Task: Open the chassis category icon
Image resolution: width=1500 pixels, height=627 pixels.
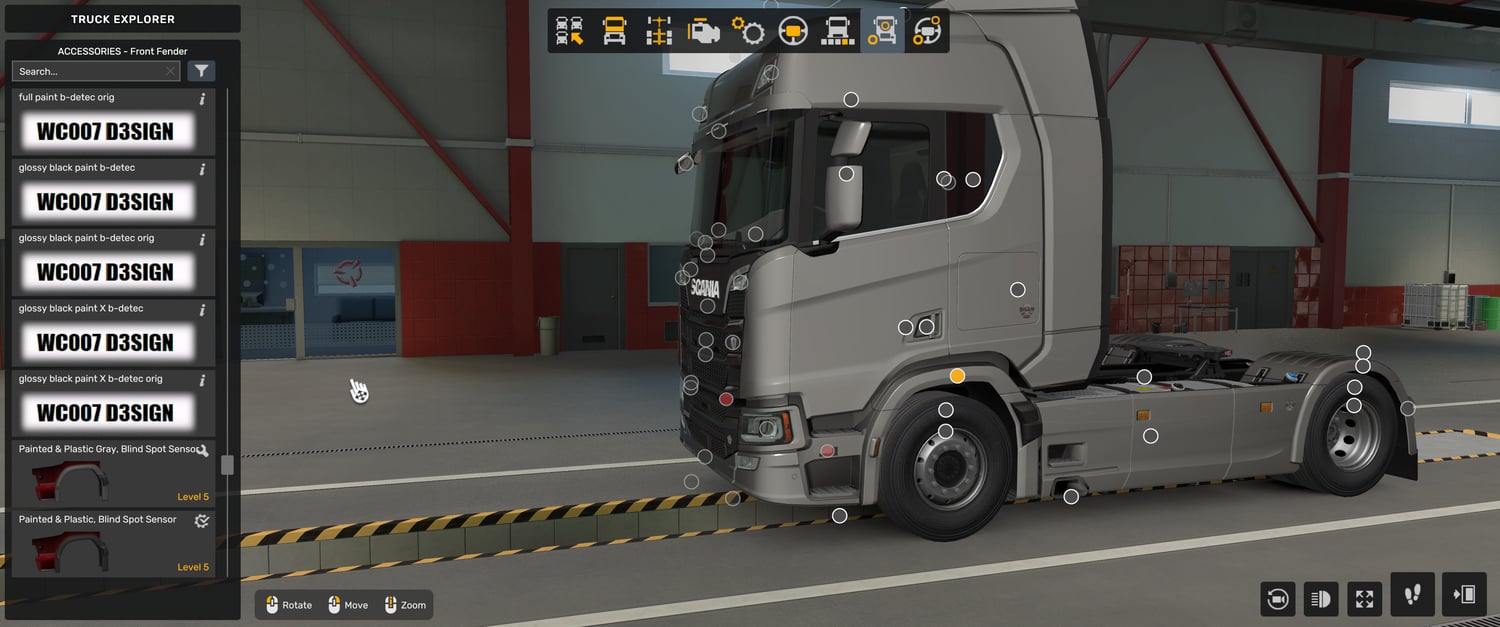Action: (658, 32)
